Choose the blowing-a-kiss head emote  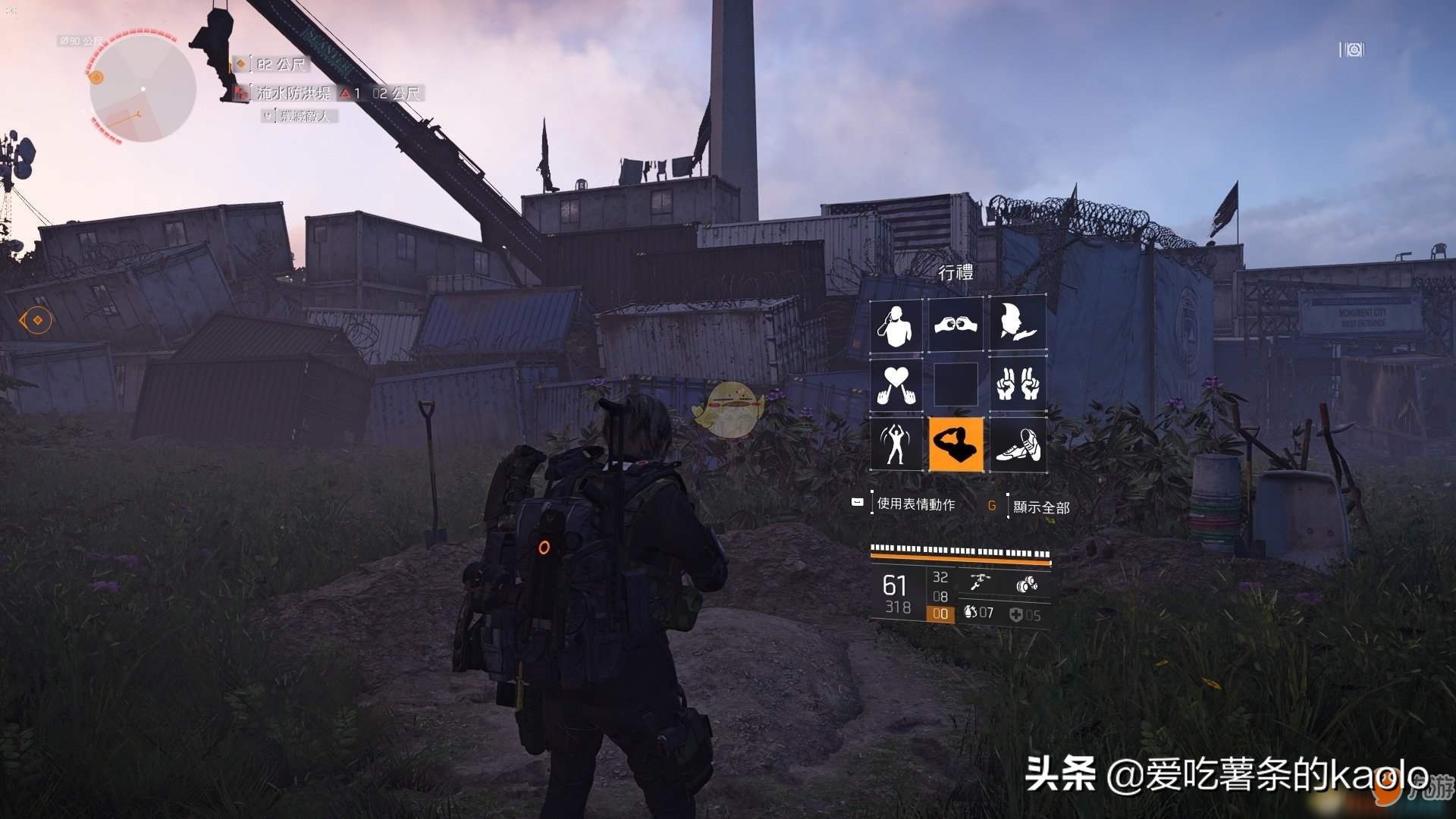click(1017, 325)
